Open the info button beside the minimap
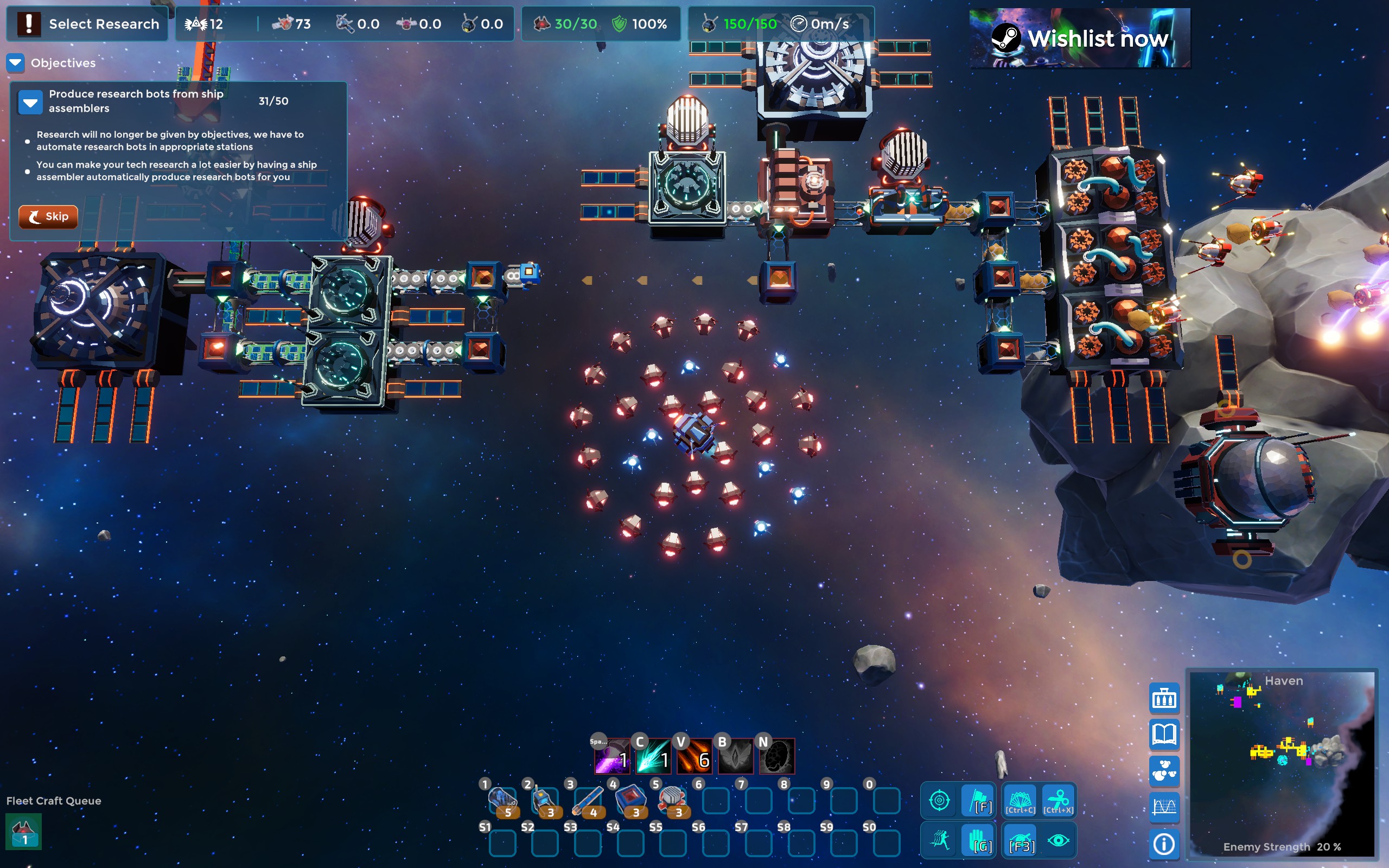The width and height of the screenshot is (1389, 868). click(x=1164, y=843)
